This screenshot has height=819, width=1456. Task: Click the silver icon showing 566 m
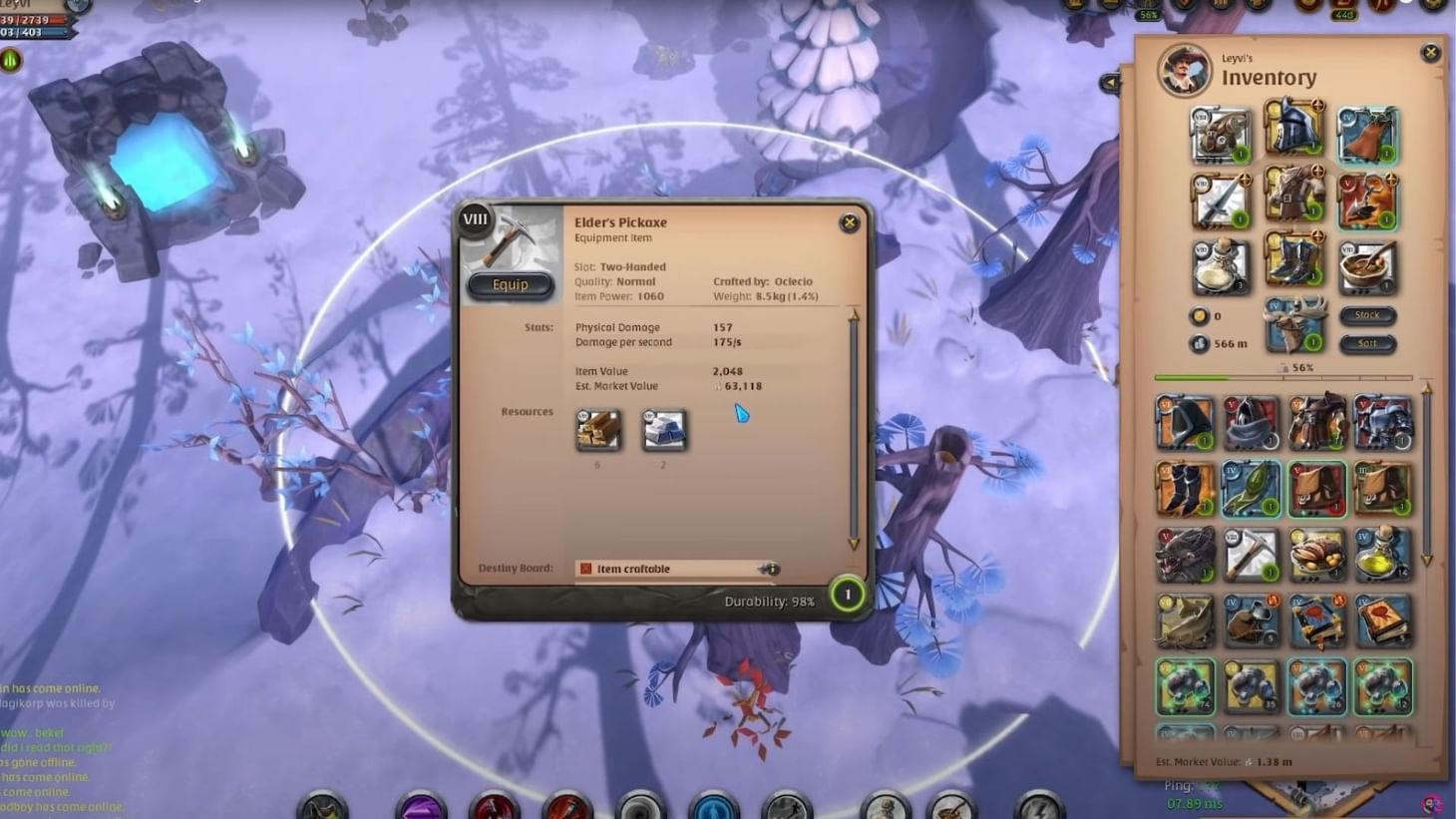tap(1200, 343)
